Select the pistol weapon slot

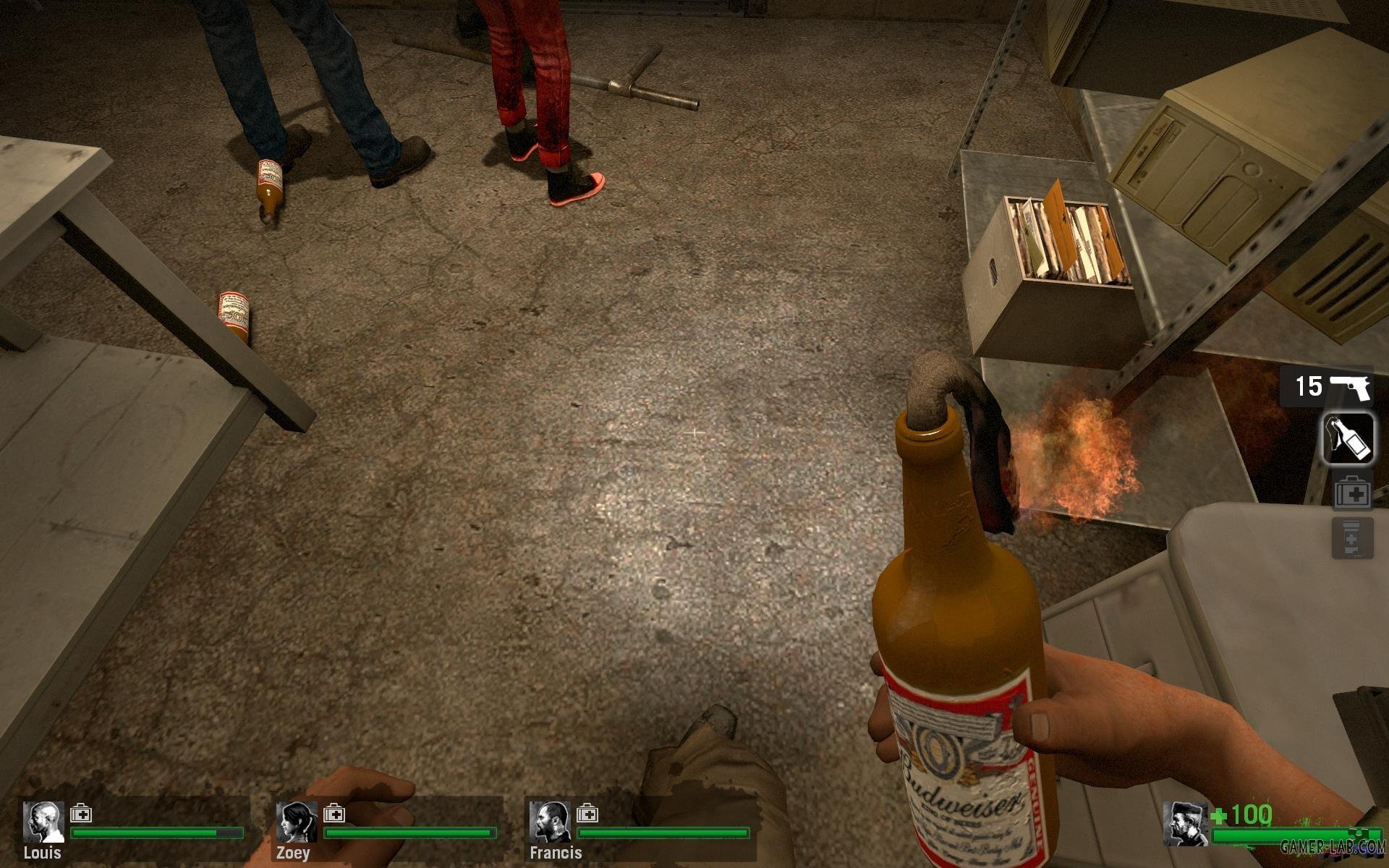(x=1326, y=387)
